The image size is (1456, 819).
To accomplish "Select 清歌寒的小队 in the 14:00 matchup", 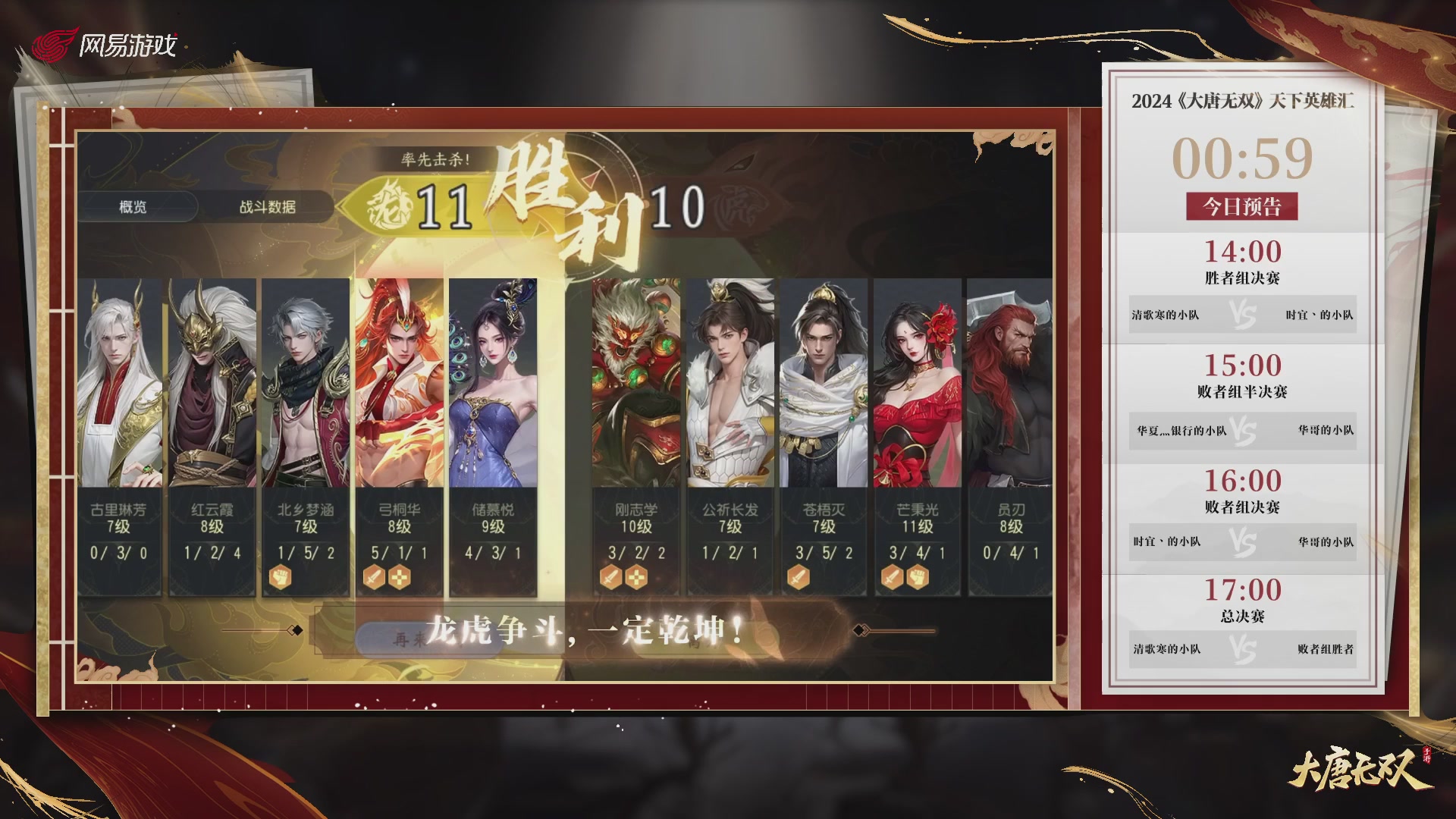I will pos(1165,313).
